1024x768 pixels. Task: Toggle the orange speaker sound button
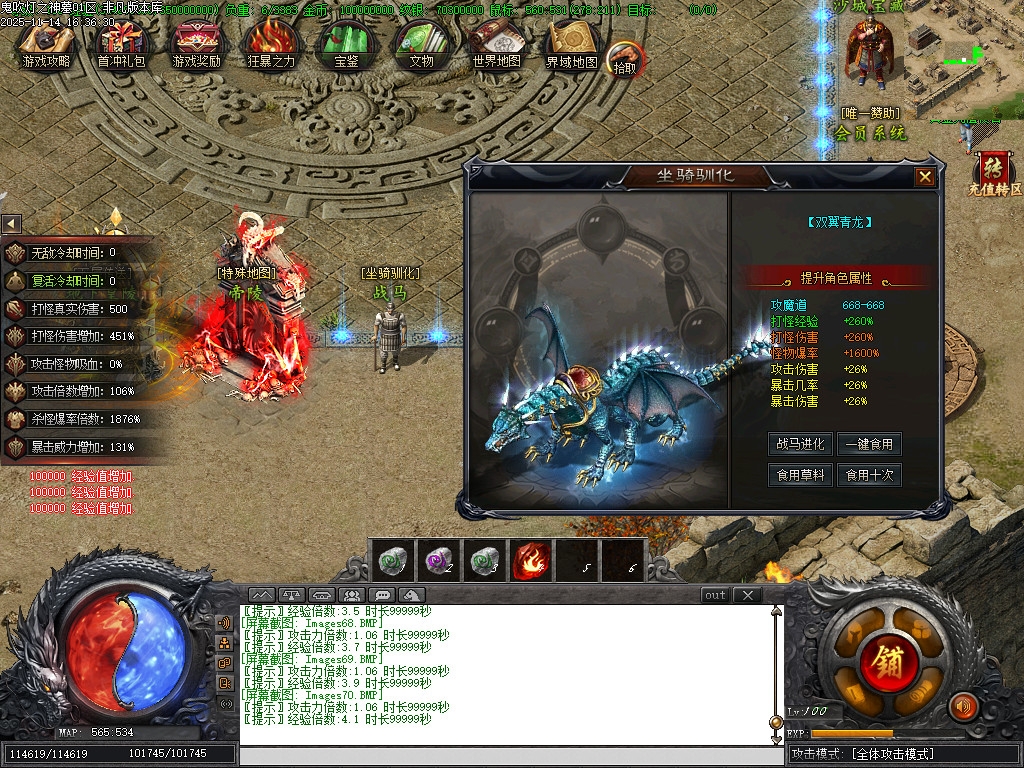point(963,707)
